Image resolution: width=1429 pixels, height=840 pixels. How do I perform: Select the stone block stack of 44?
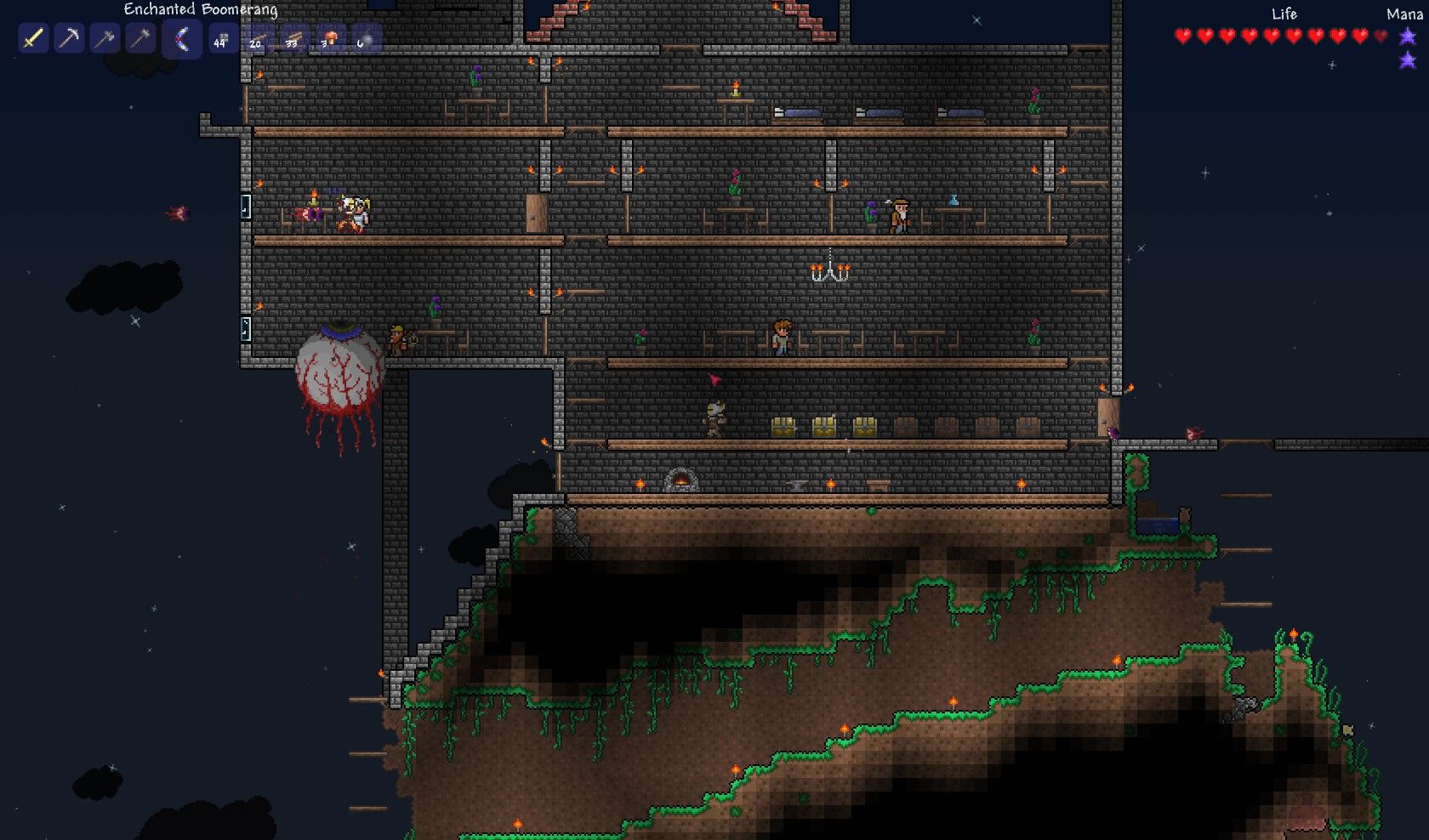(x=222, y=39)
